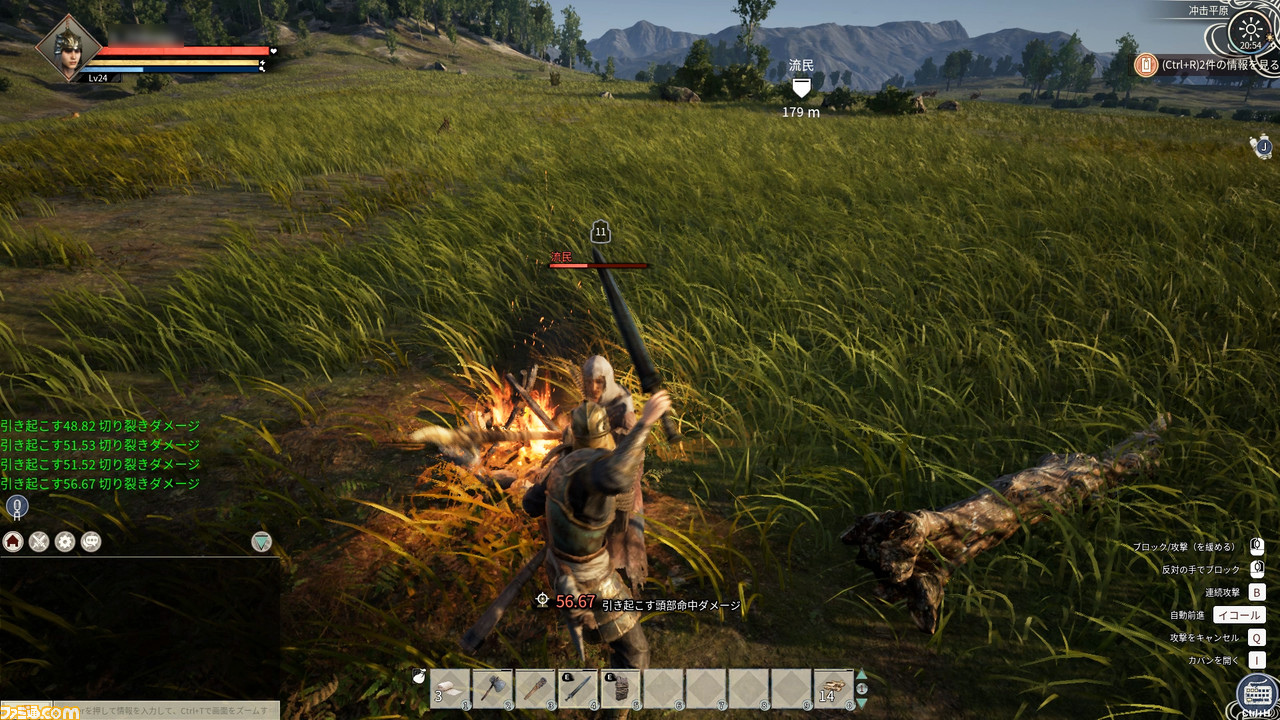
Task: Select the equipped sword hotbar slot
Action: point(577,689)
